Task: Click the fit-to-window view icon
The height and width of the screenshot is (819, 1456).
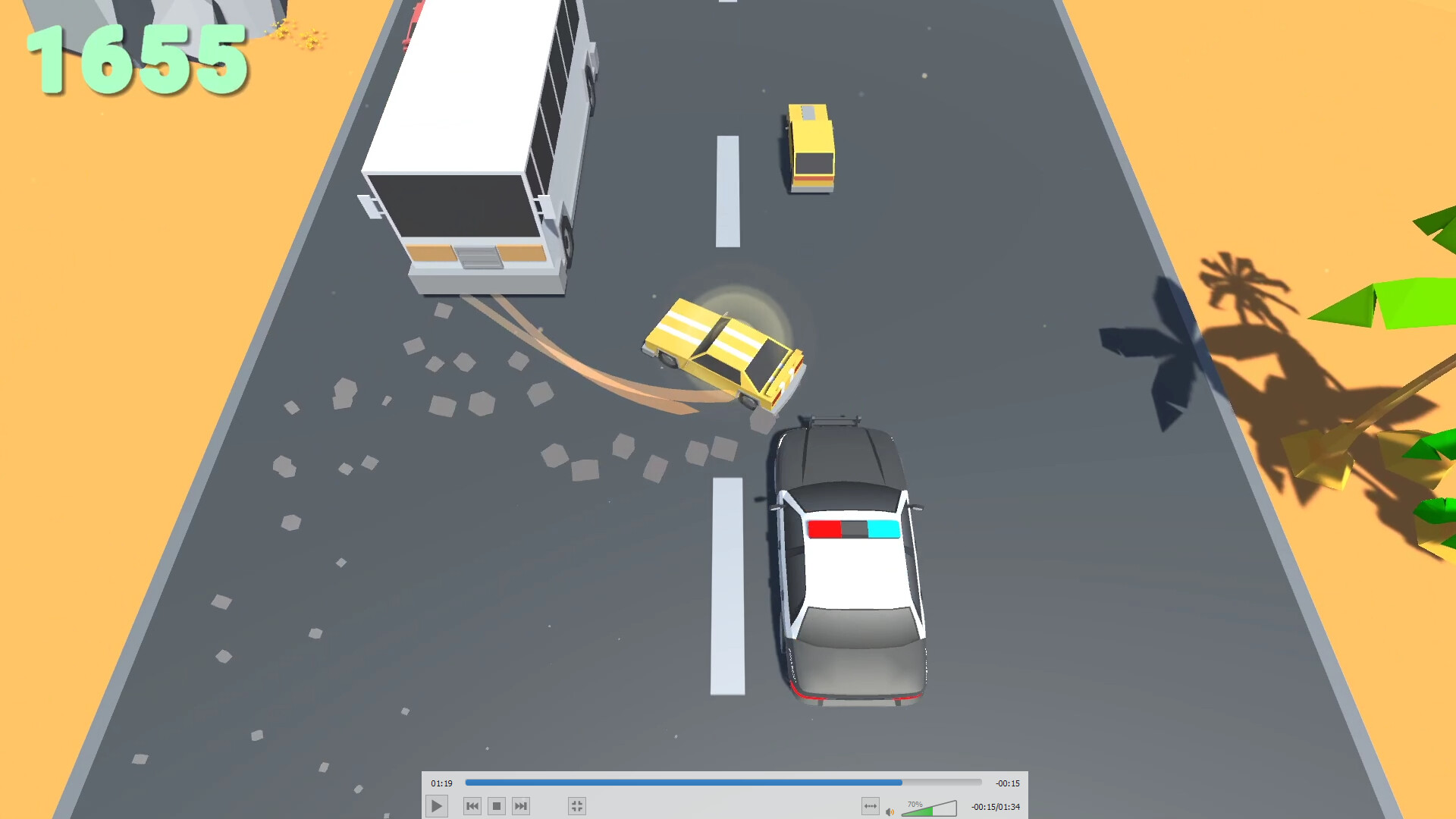Action: 577,806
